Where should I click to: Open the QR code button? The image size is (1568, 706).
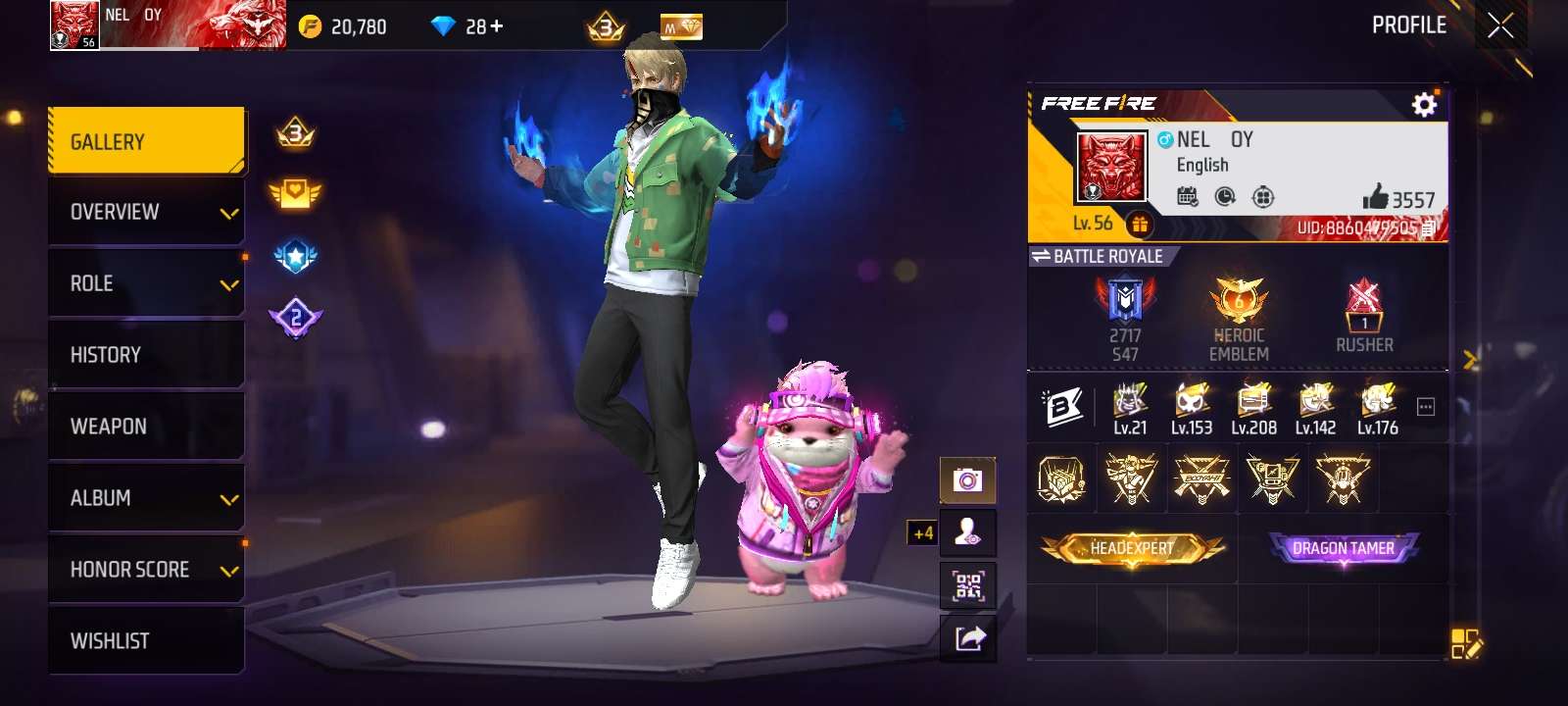click(968, 585)
